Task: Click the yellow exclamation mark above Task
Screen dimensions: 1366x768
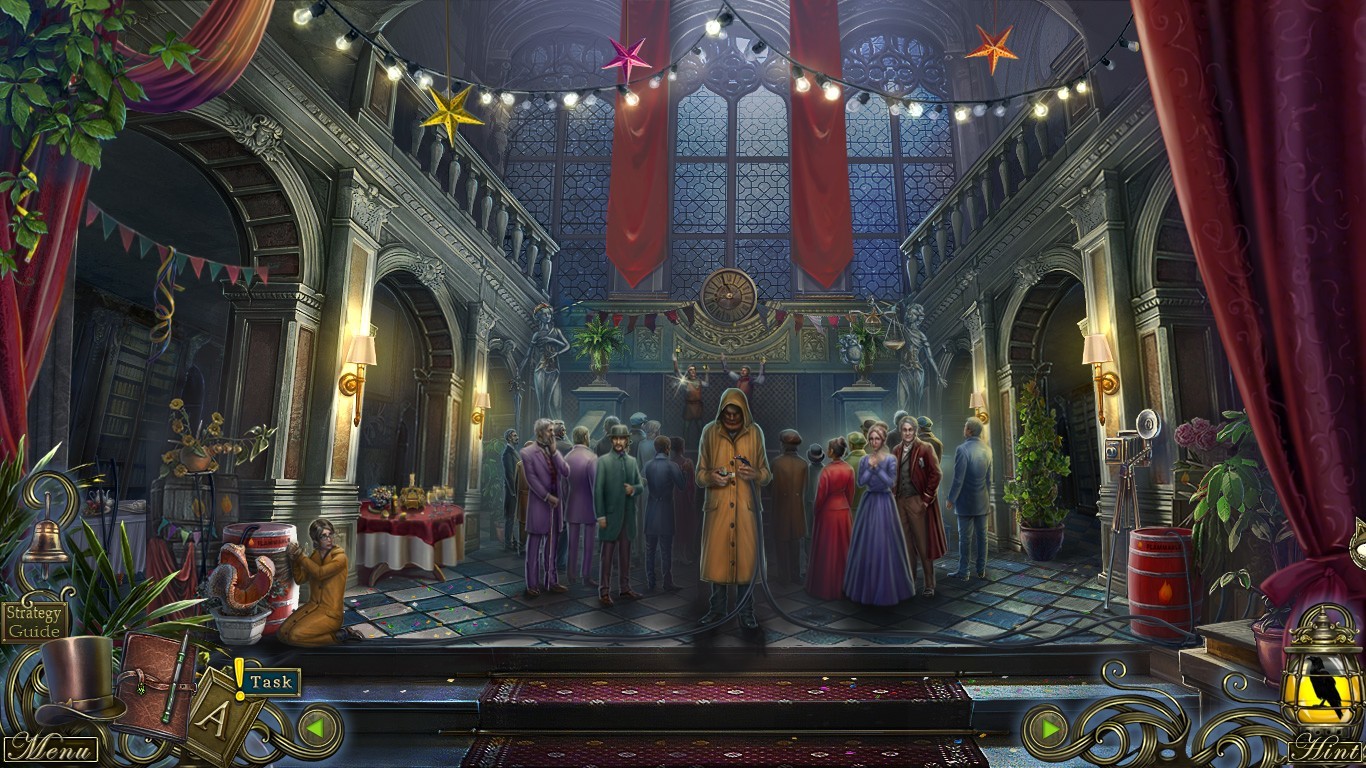Action: coord(240,675)
